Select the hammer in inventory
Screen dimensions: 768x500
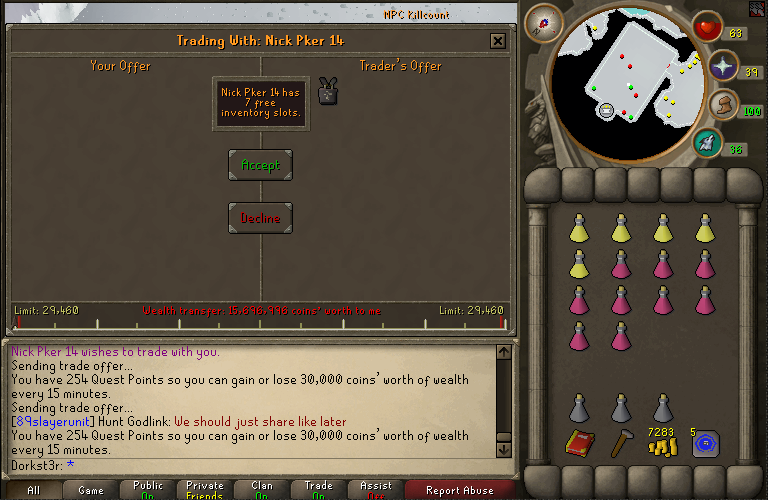620,443
